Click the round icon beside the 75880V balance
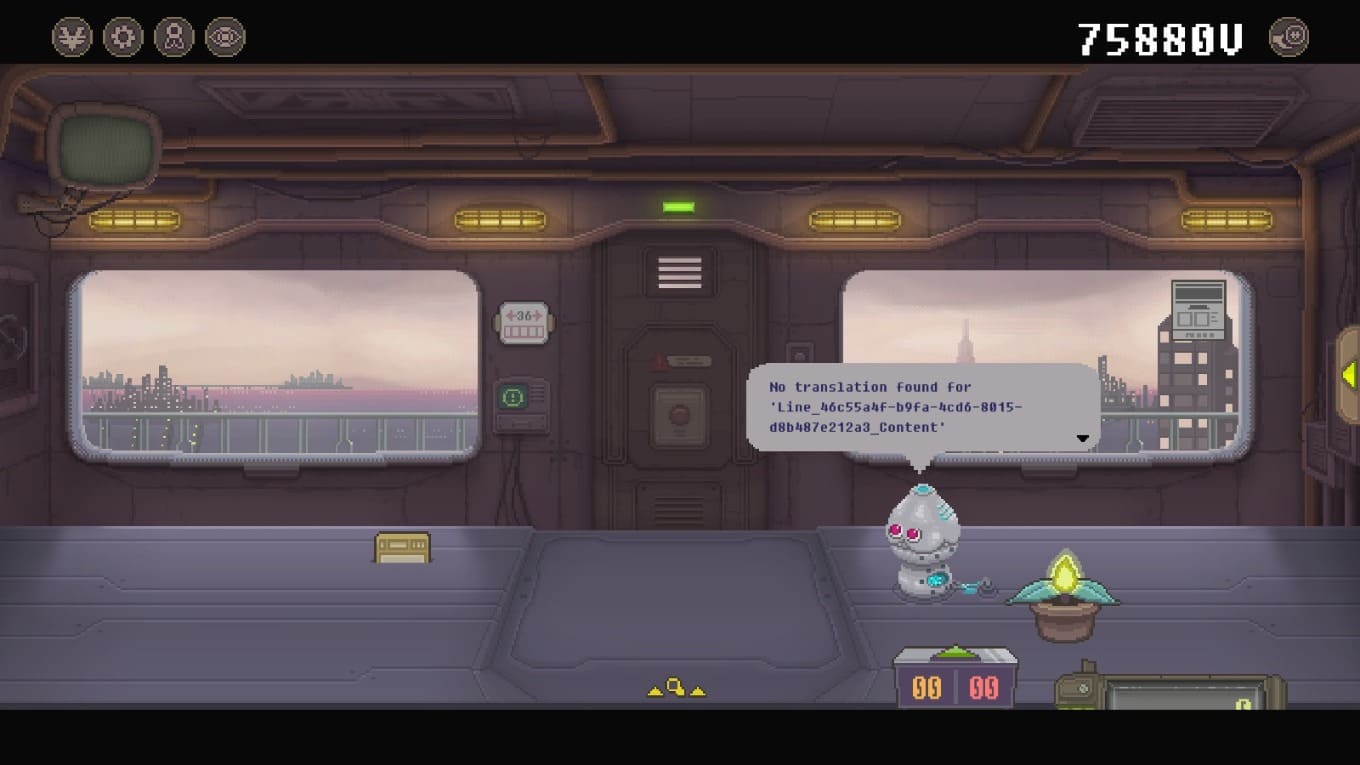This screenshot has width=1360, height=765. click(x=1288, y=38)
